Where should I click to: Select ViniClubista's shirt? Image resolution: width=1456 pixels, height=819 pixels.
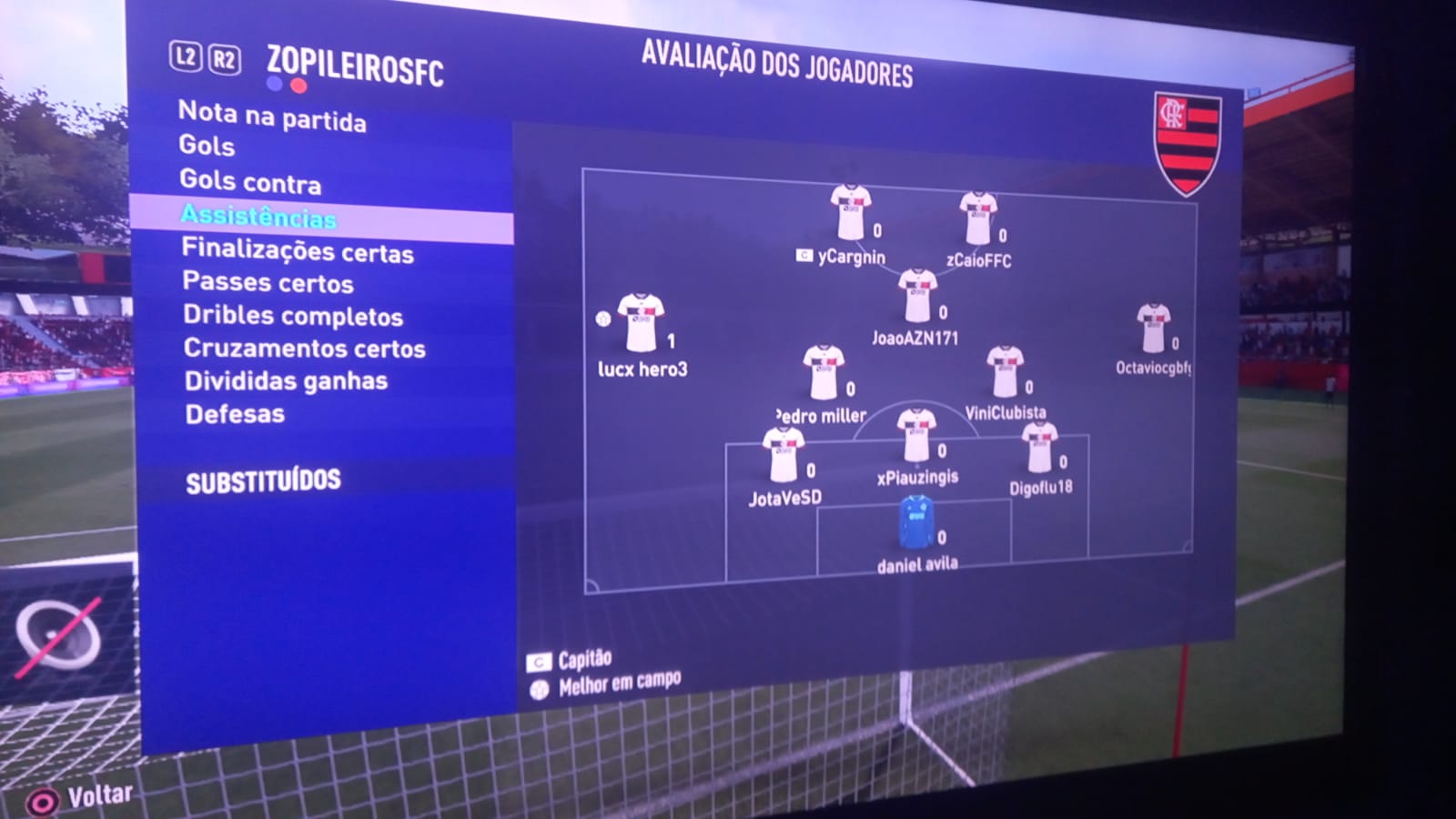point(1006,372)
